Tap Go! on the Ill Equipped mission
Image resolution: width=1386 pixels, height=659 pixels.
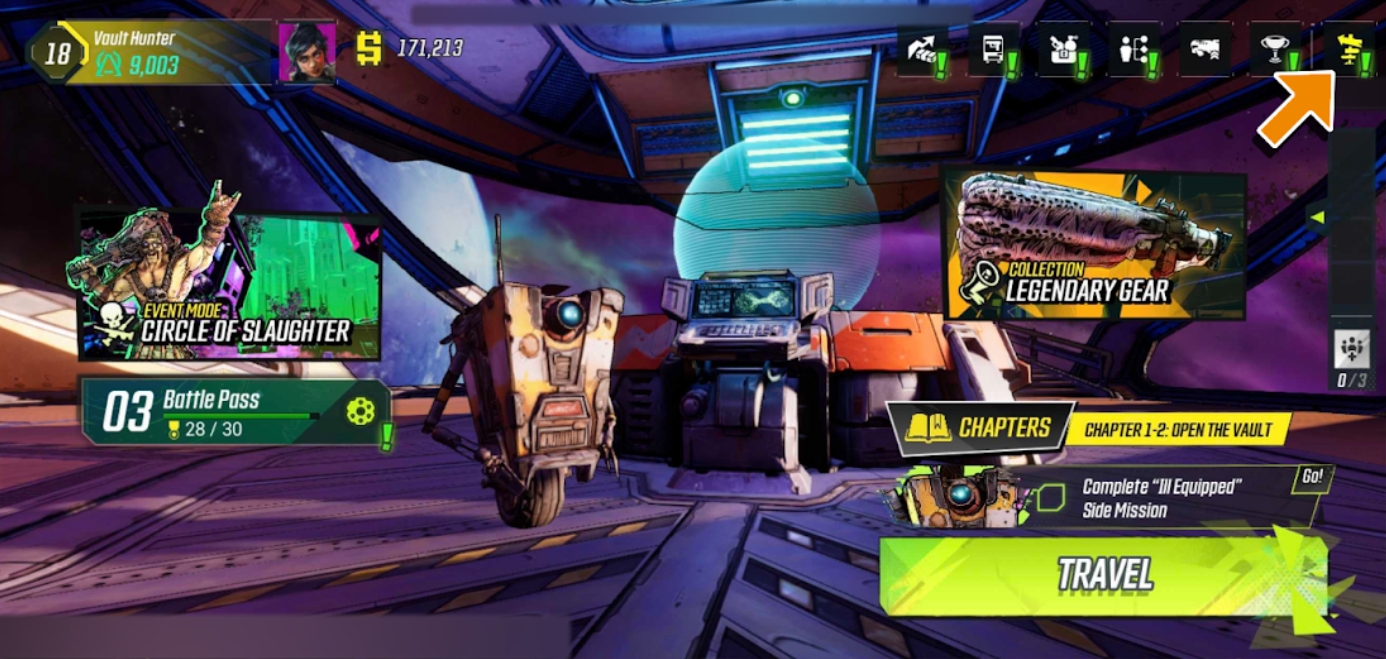(x=1311, y=477)
